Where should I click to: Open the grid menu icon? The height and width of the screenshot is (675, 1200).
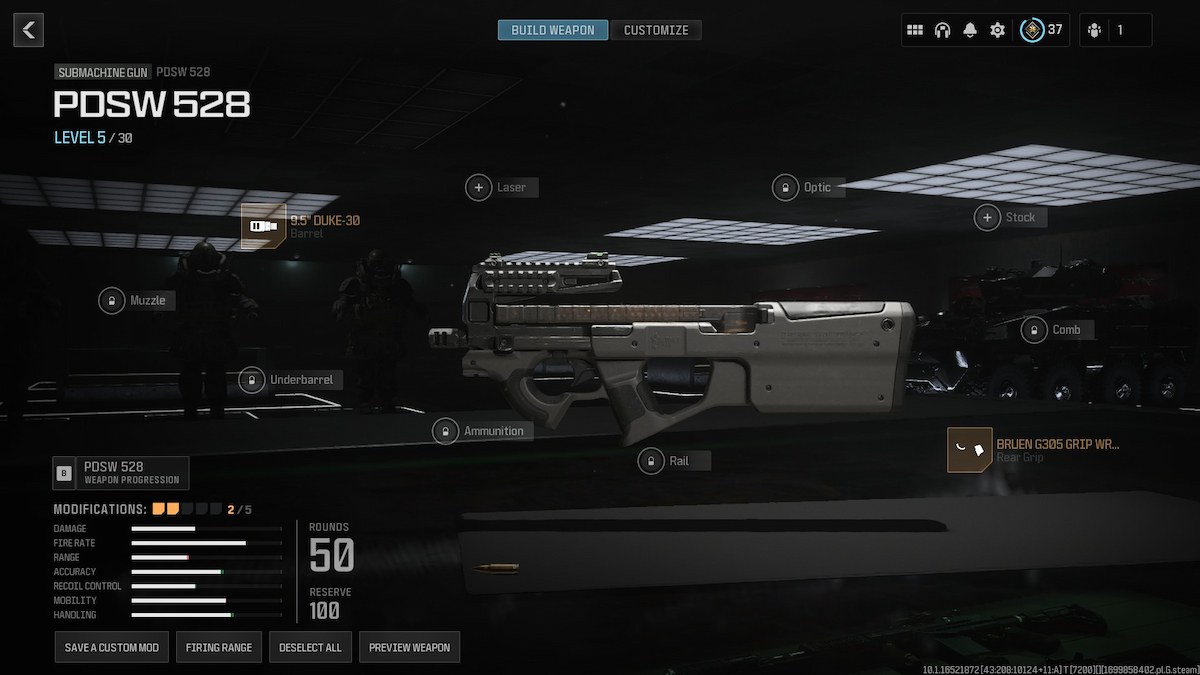(x=914, y=30)
